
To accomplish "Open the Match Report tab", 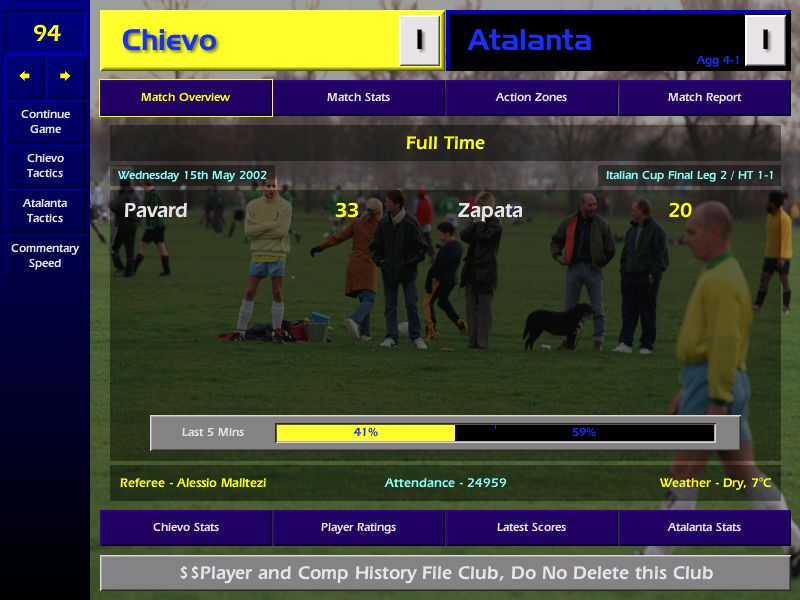I will click(704, 98).
